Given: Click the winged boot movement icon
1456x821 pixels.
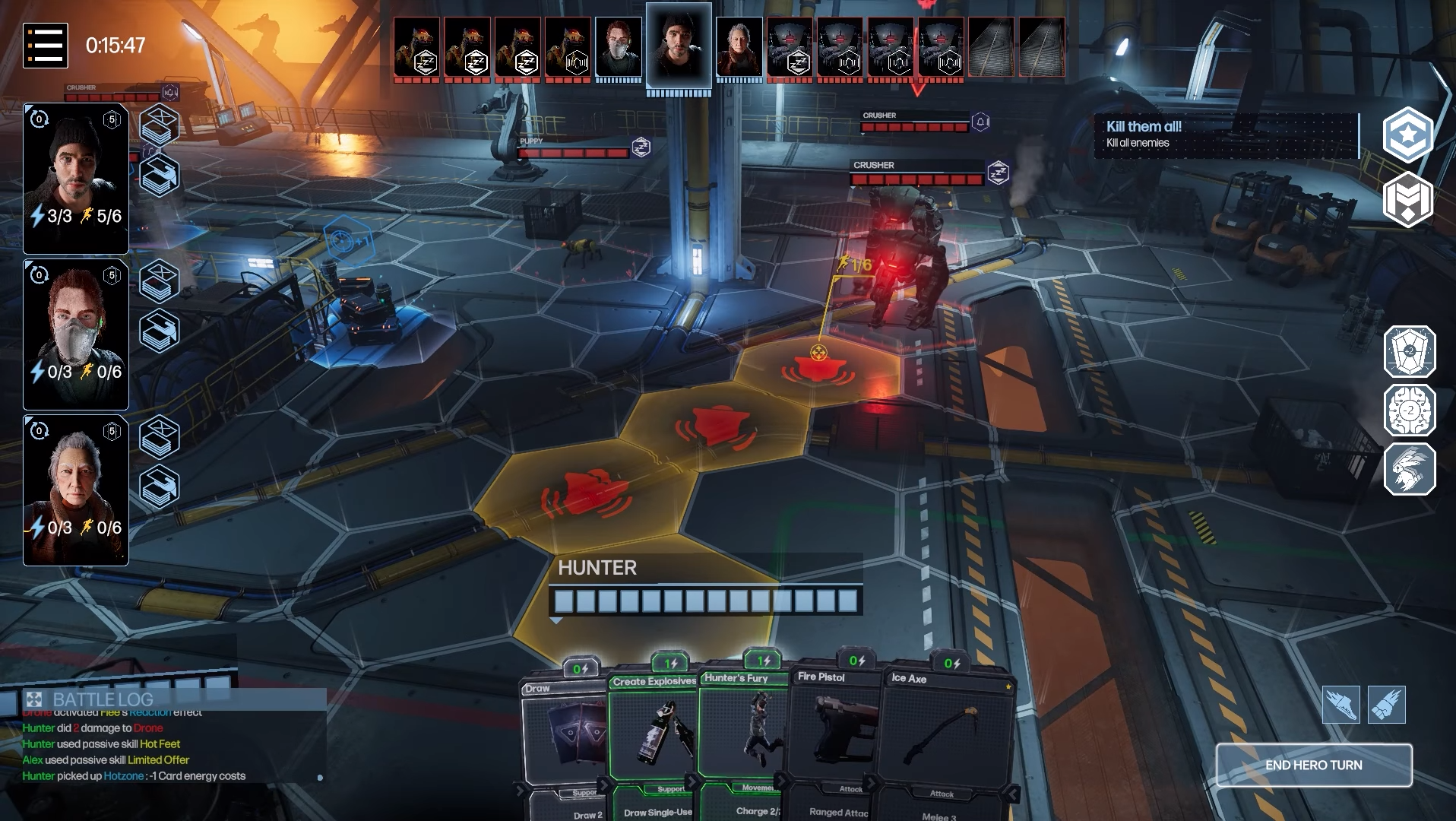Looking at the screenshot, I should point(1340,705).
